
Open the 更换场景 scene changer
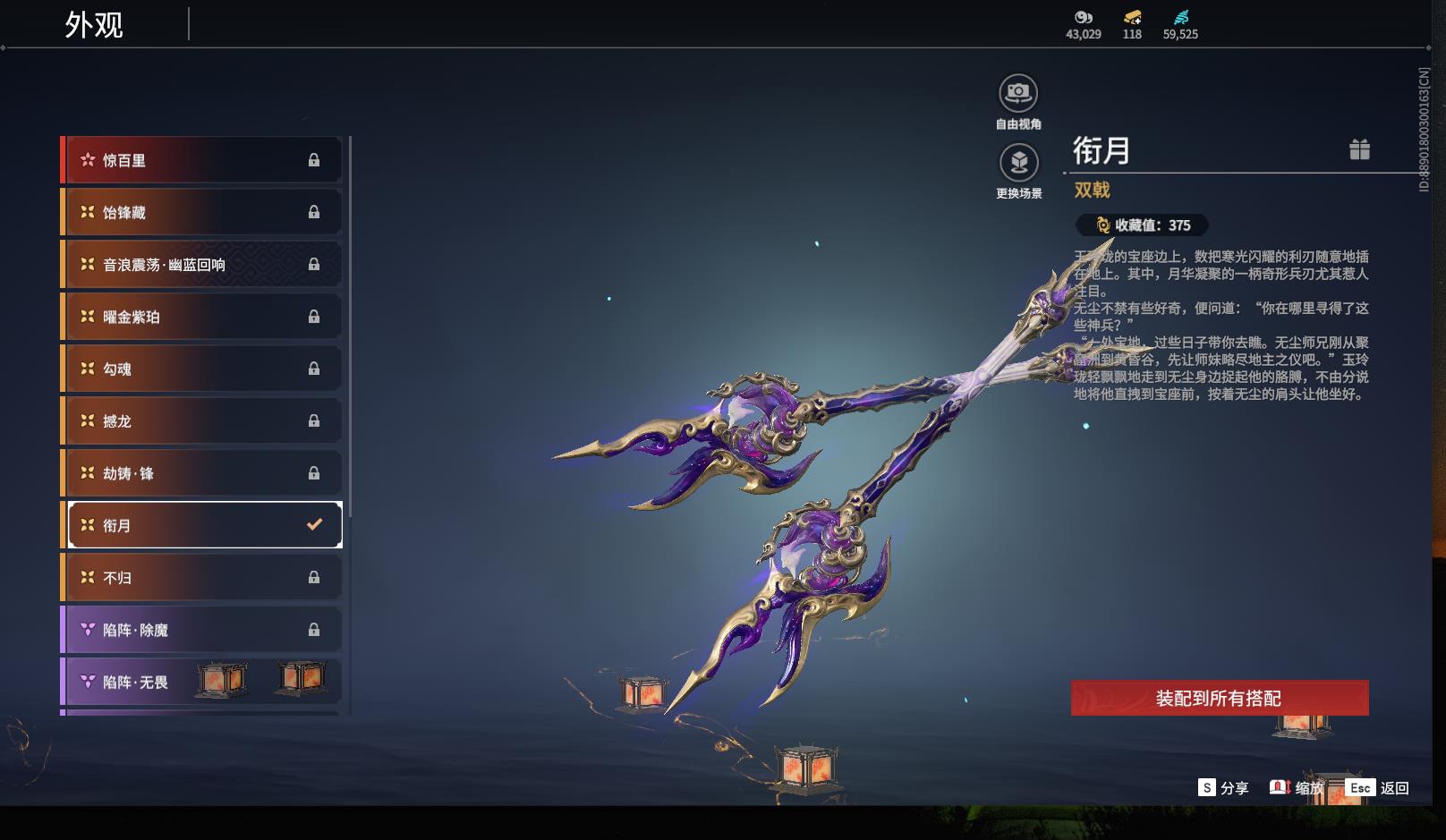pos(1018,163)
